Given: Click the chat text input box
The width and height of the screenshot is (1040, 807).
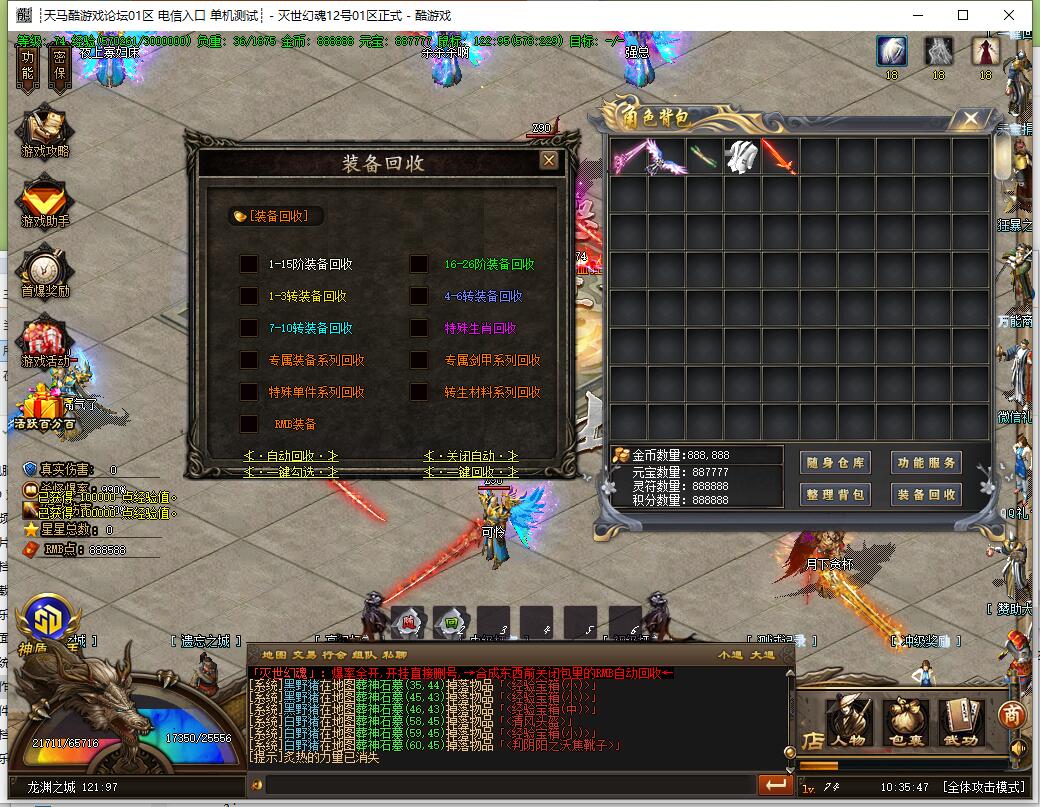Looking at the screenshot, I should coord(500,786).
